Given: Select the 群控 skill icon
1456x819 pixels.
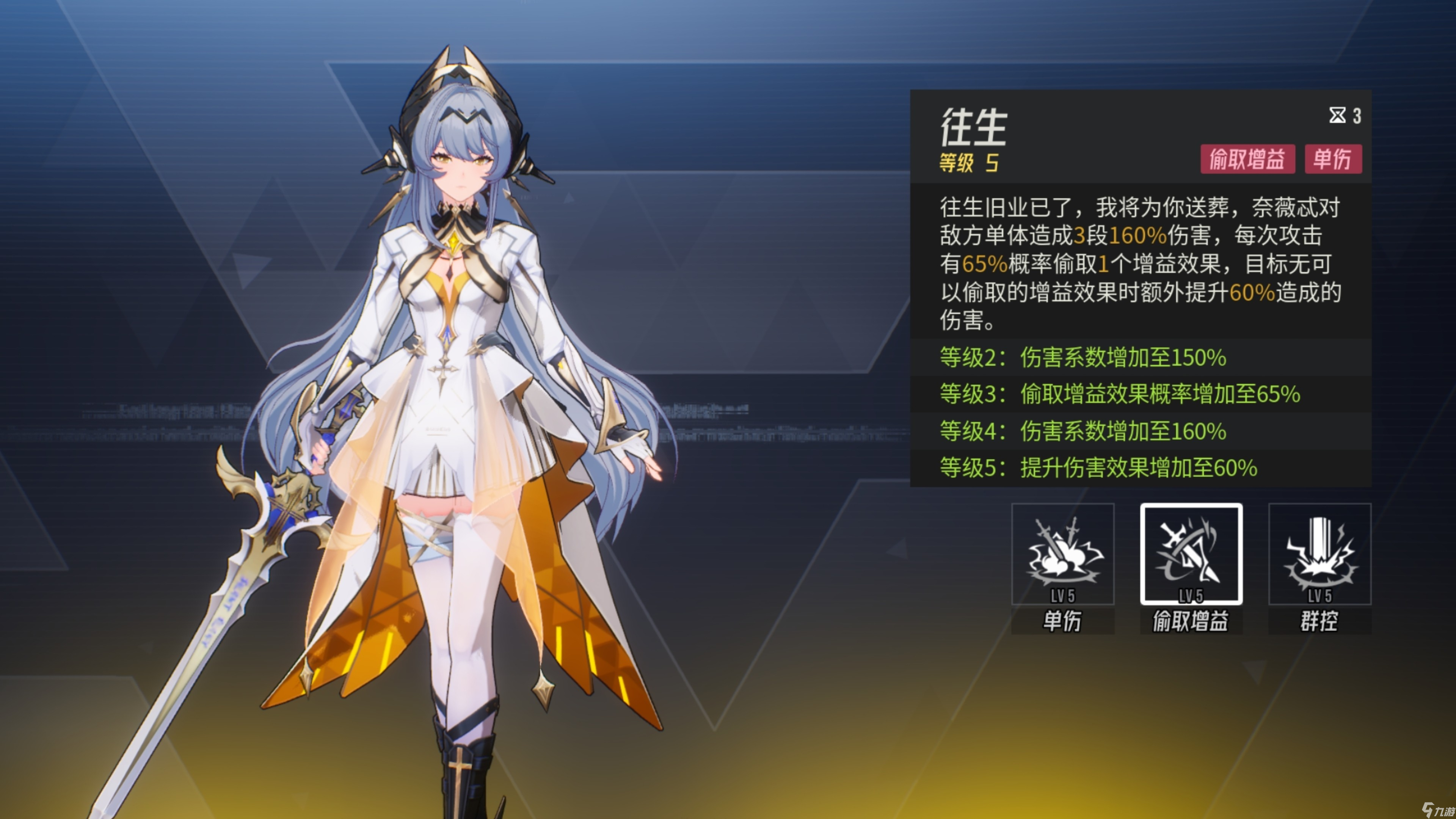Looking at the screenshot, I should [1320, 557].
